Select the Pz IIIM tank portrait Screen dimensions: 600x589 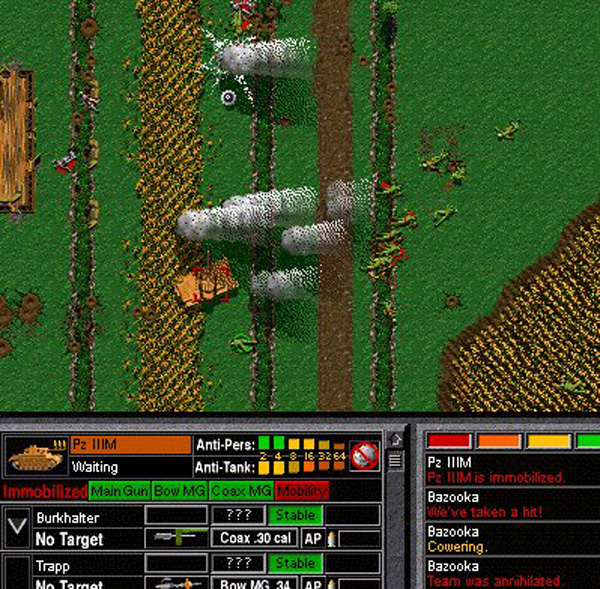(36, 455)
